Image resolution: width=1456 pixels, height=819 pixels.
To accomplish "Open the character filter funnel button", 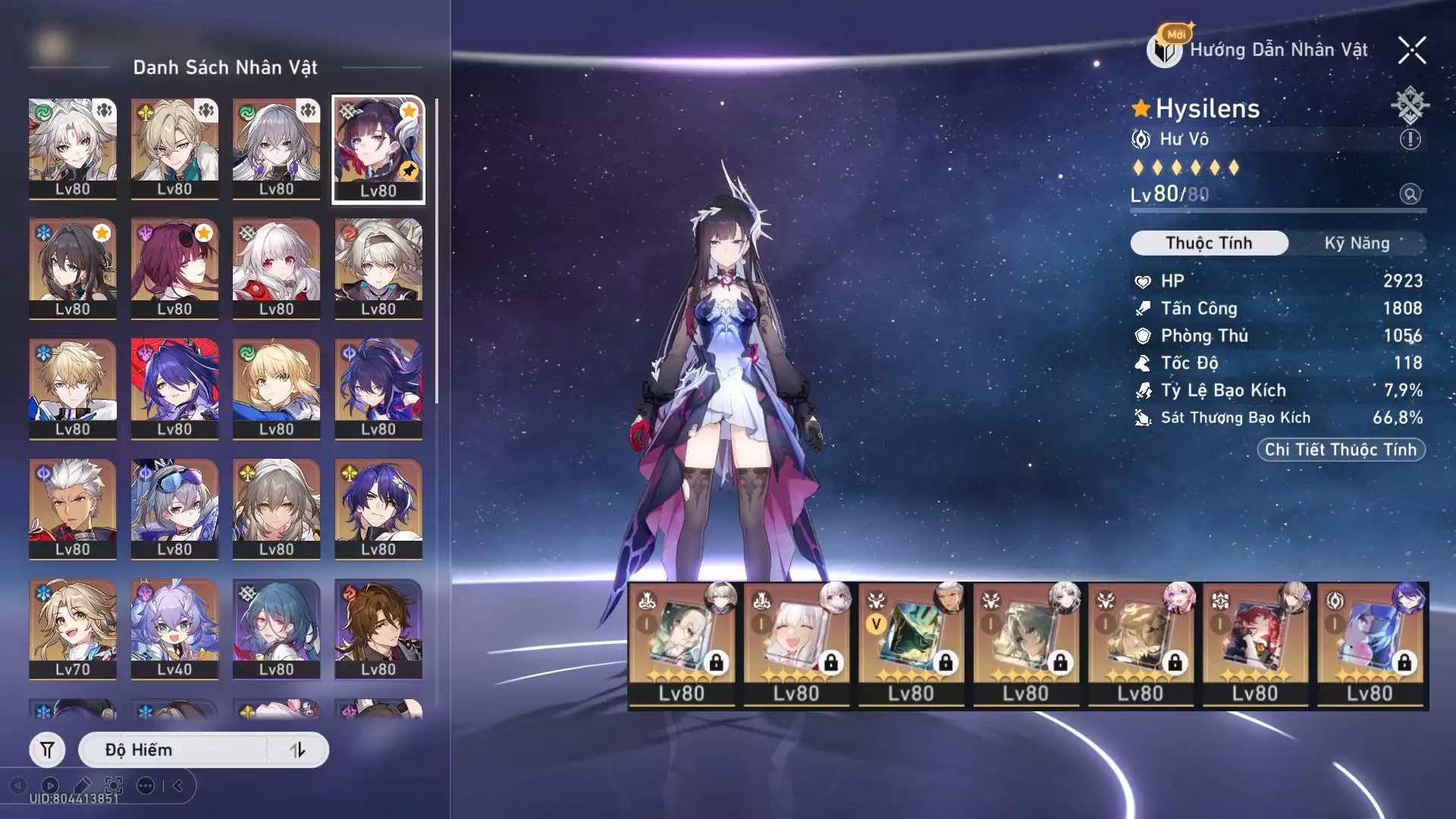I will pyautogui.click(x=47, y=750).
